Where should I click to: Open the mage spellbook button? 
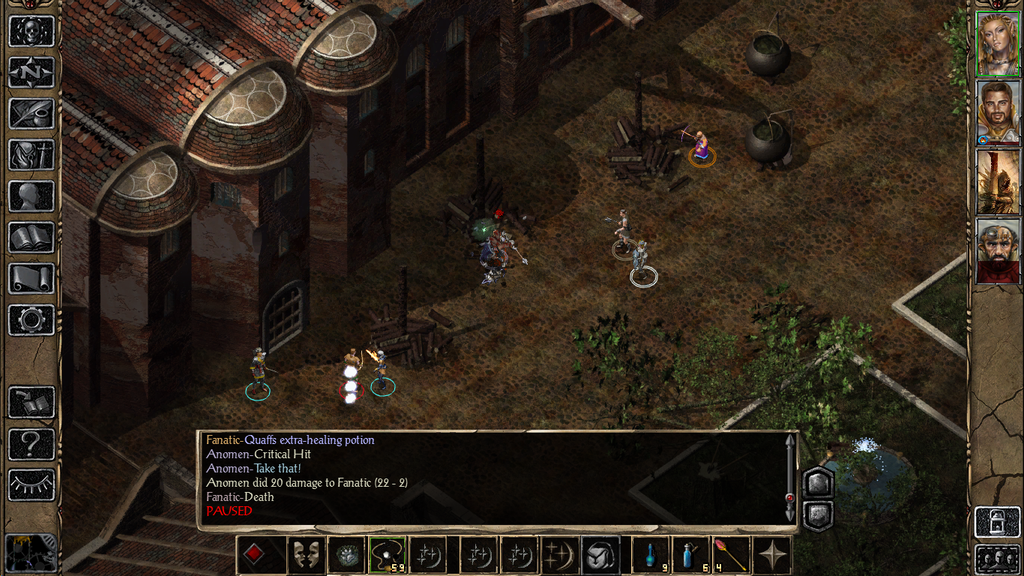coord(31,237)
